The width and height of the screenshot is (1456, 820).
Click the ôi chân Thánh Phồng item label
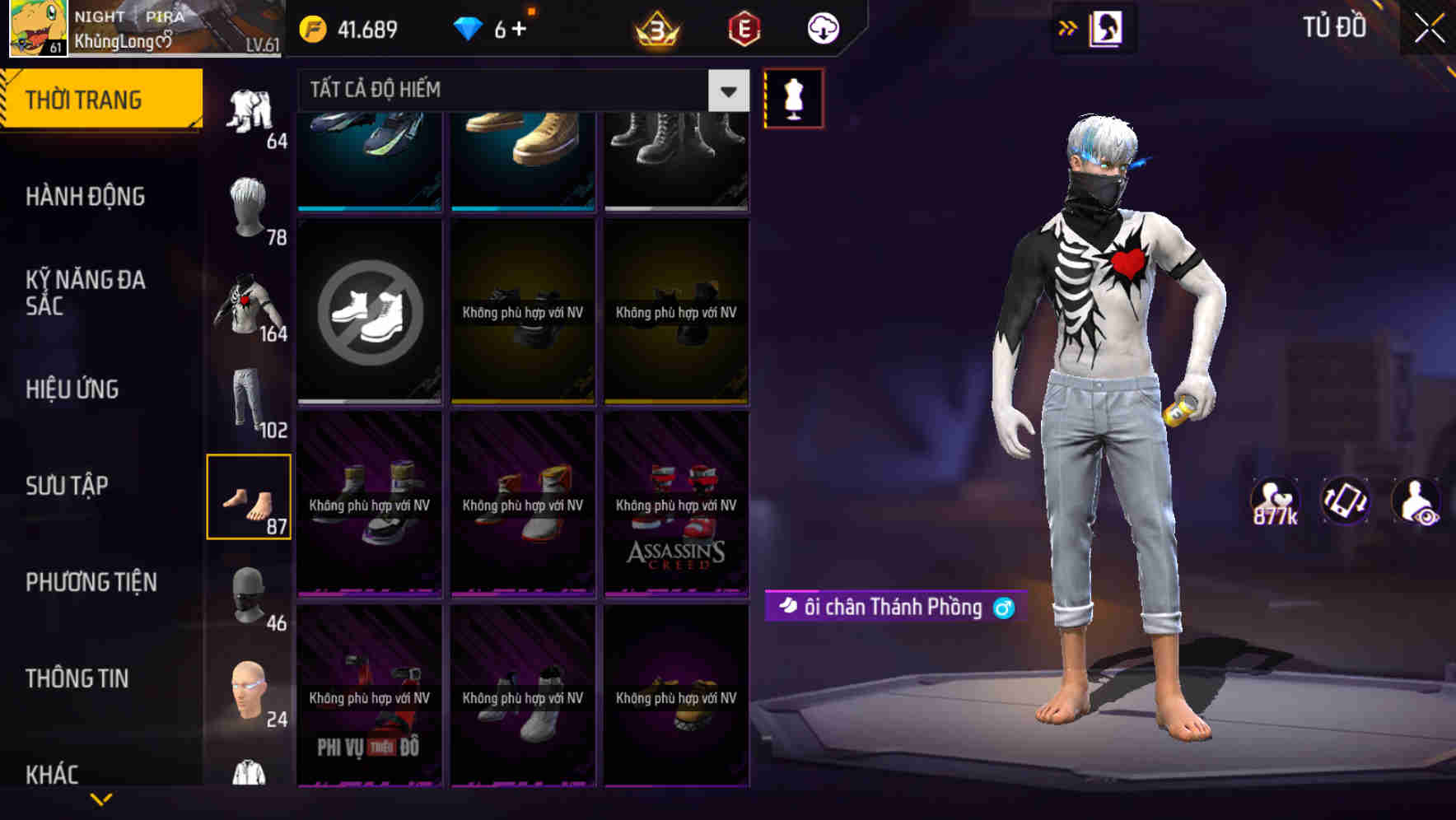[892, 607]
